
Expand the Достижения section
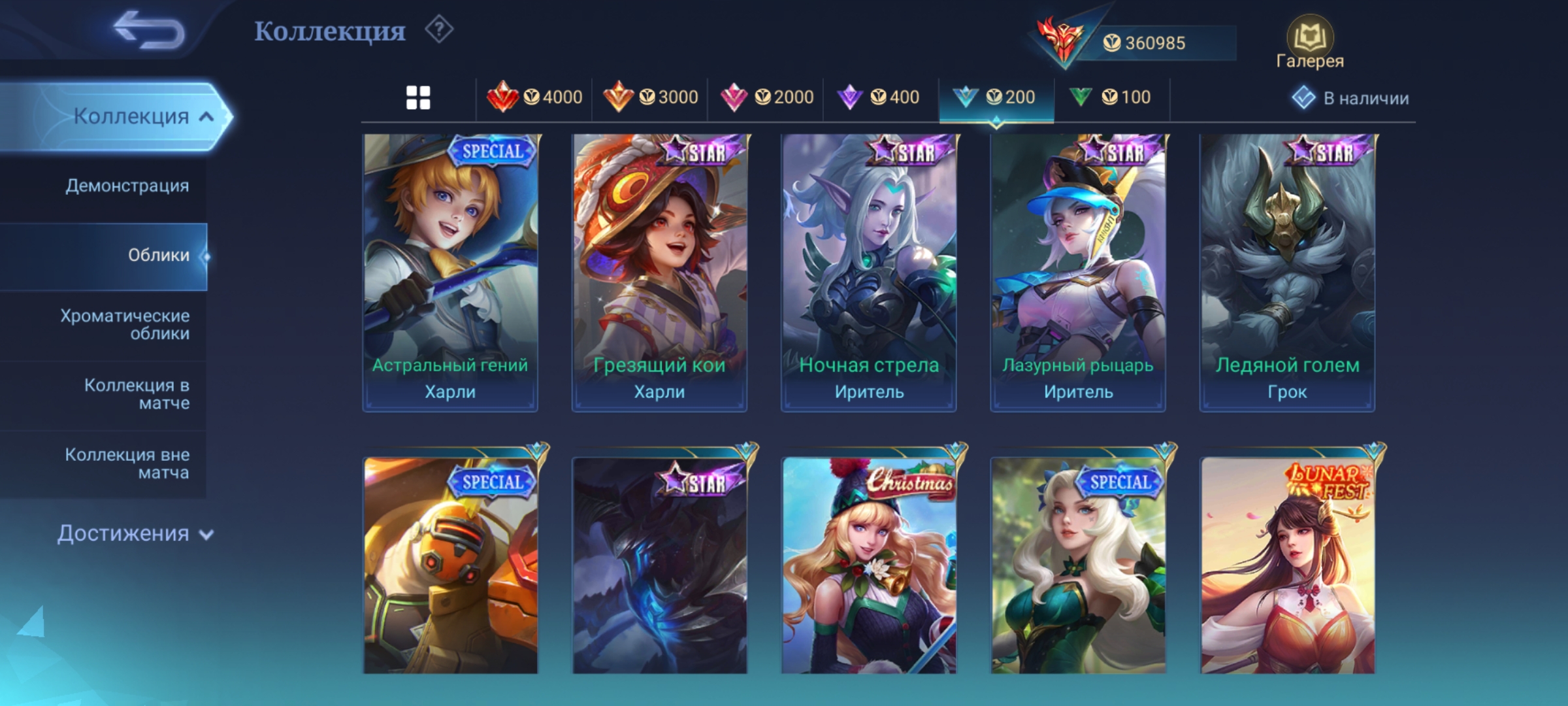click(135, 533)
